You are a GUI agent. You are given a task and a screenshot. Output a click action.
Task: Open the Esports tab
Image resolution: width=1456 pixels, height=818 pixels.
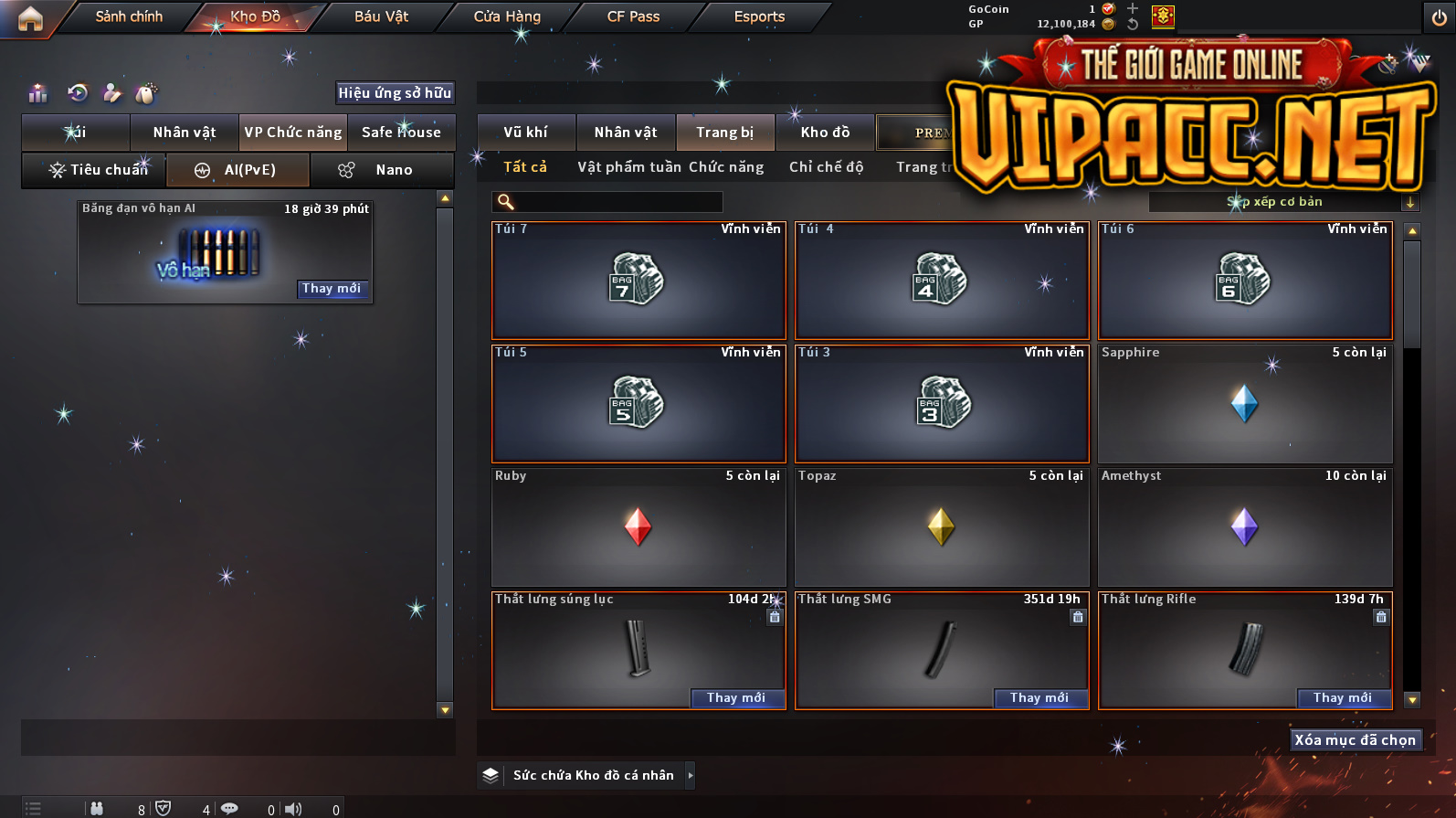(759, 16)
